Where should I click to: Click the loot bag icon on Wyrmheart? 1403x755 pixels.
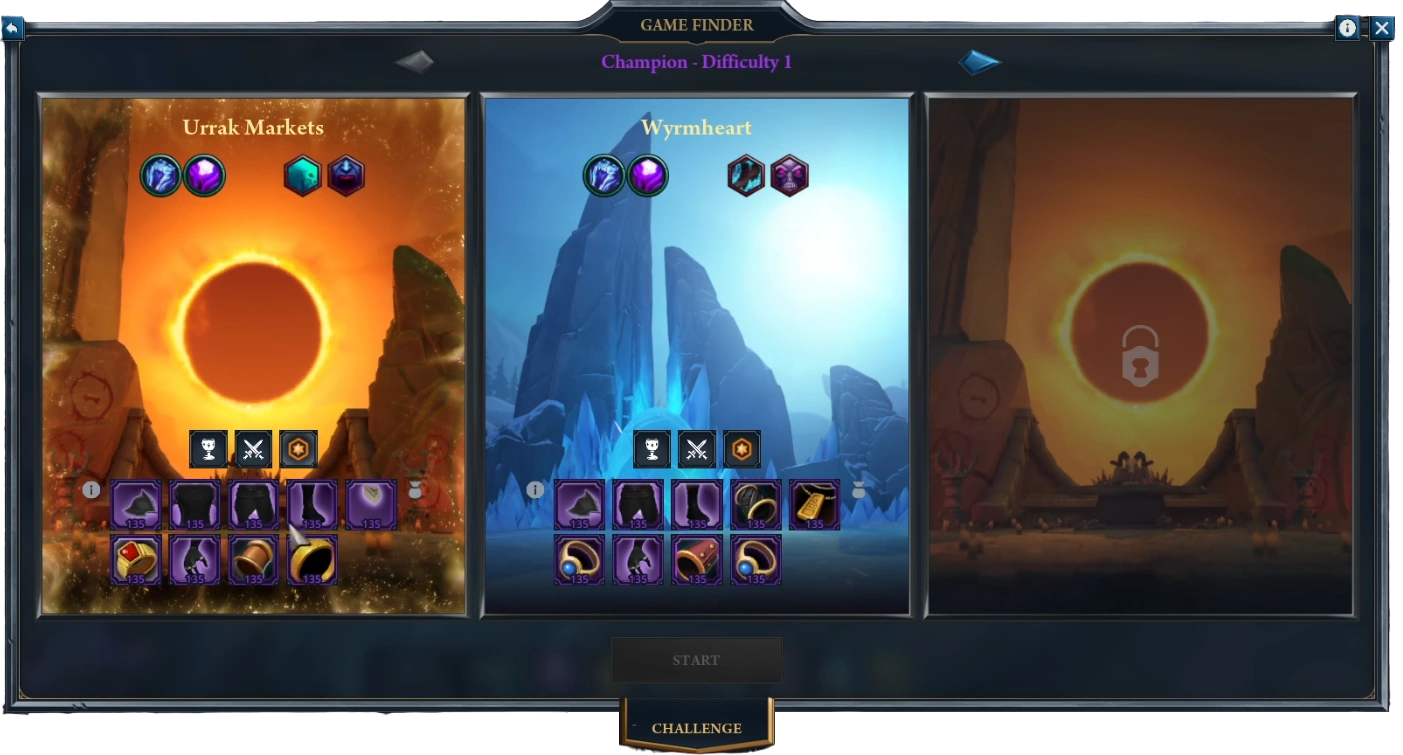pyautogui.click(x=858, y=490)
